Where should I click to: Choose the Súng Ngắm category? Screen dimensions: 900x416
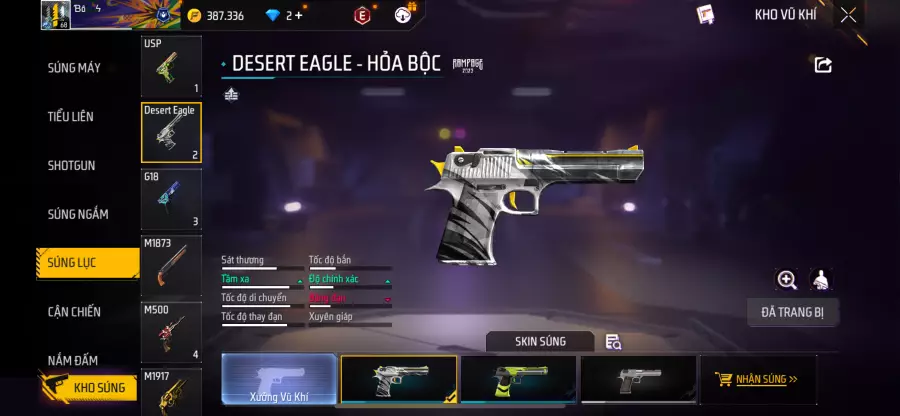click(78, 214)
